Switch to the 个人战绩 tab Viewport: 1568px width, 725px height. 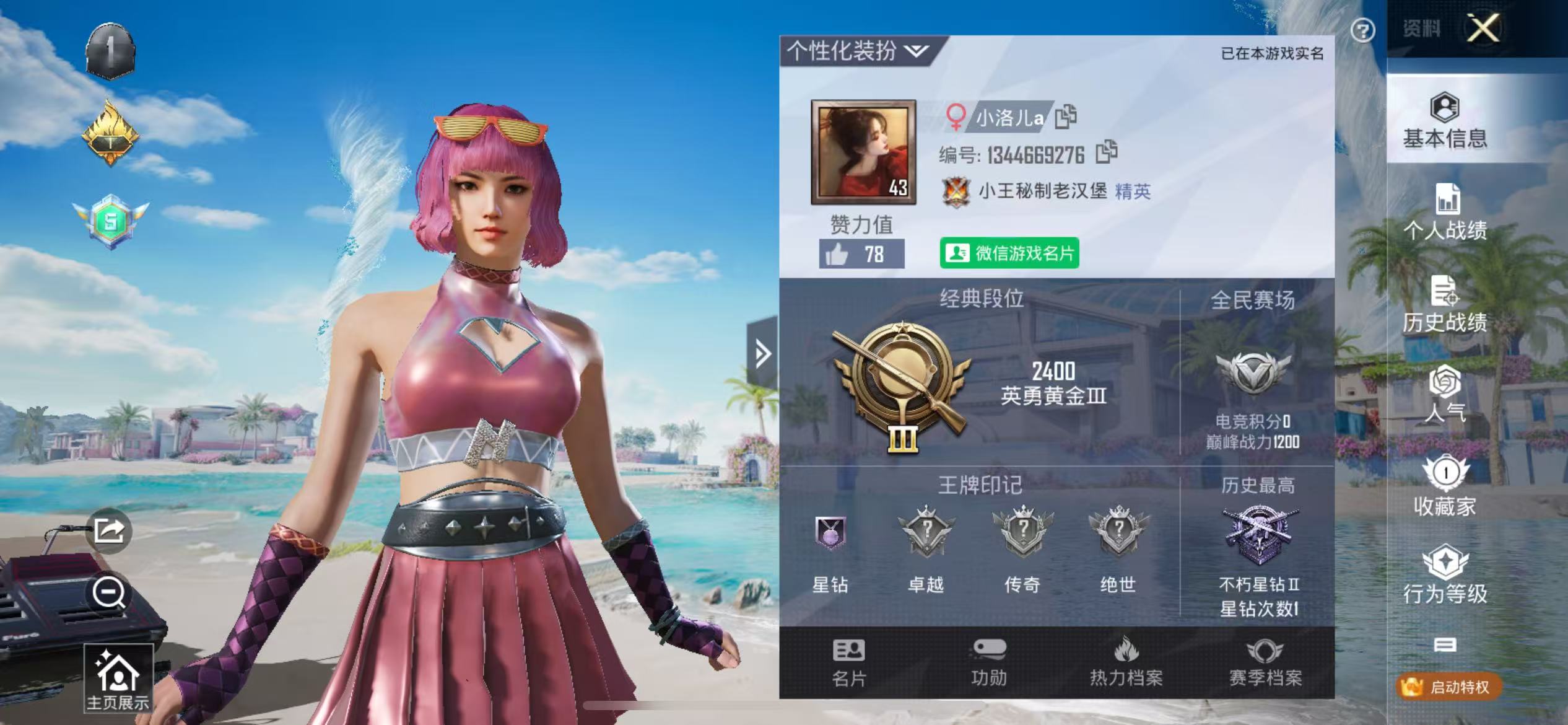click(1444, 212)
